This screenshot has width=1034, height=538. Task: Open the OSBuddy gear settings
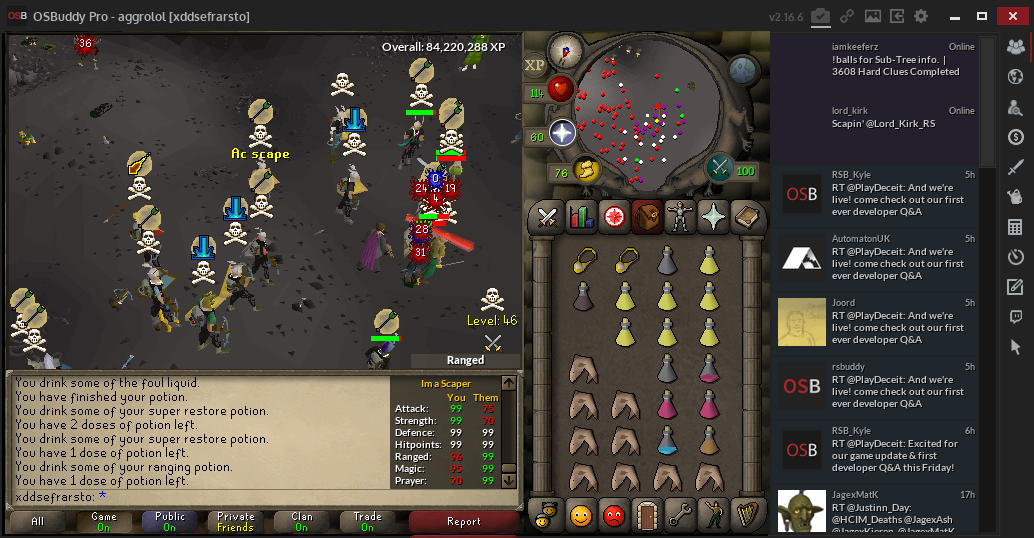tap(921, 16)
